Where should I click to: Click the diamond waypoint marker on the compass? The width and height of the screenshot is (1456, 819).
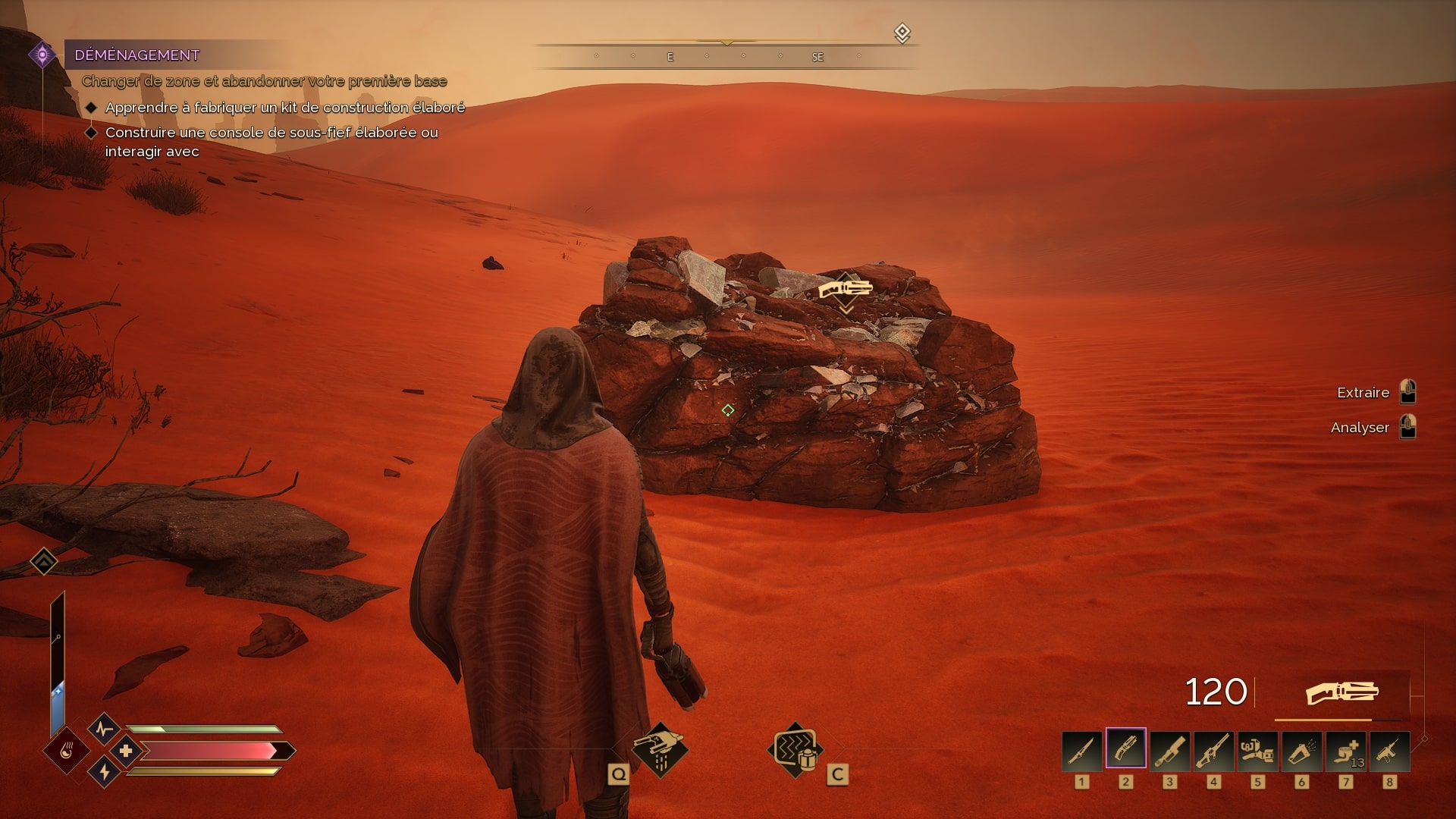point(902,33)
